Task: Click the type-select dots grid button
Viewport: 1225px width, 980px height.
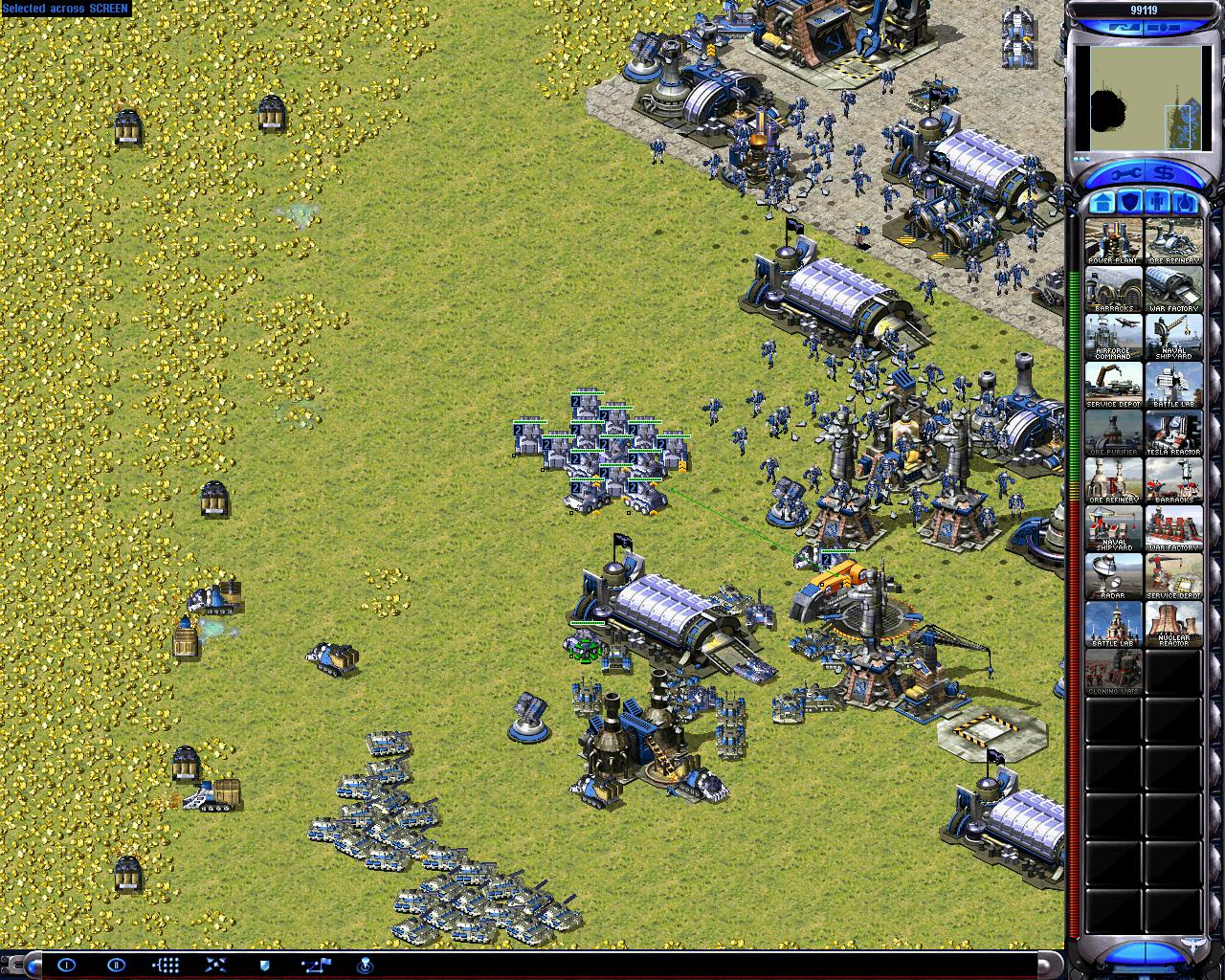Action: click(x=166, y=965)
